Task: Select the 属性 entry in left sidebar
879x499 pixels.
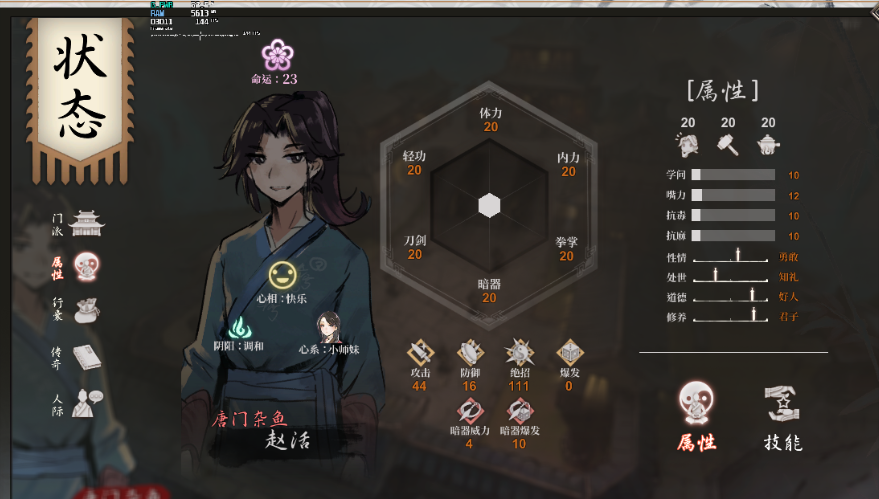Action: tap(86, 267)
